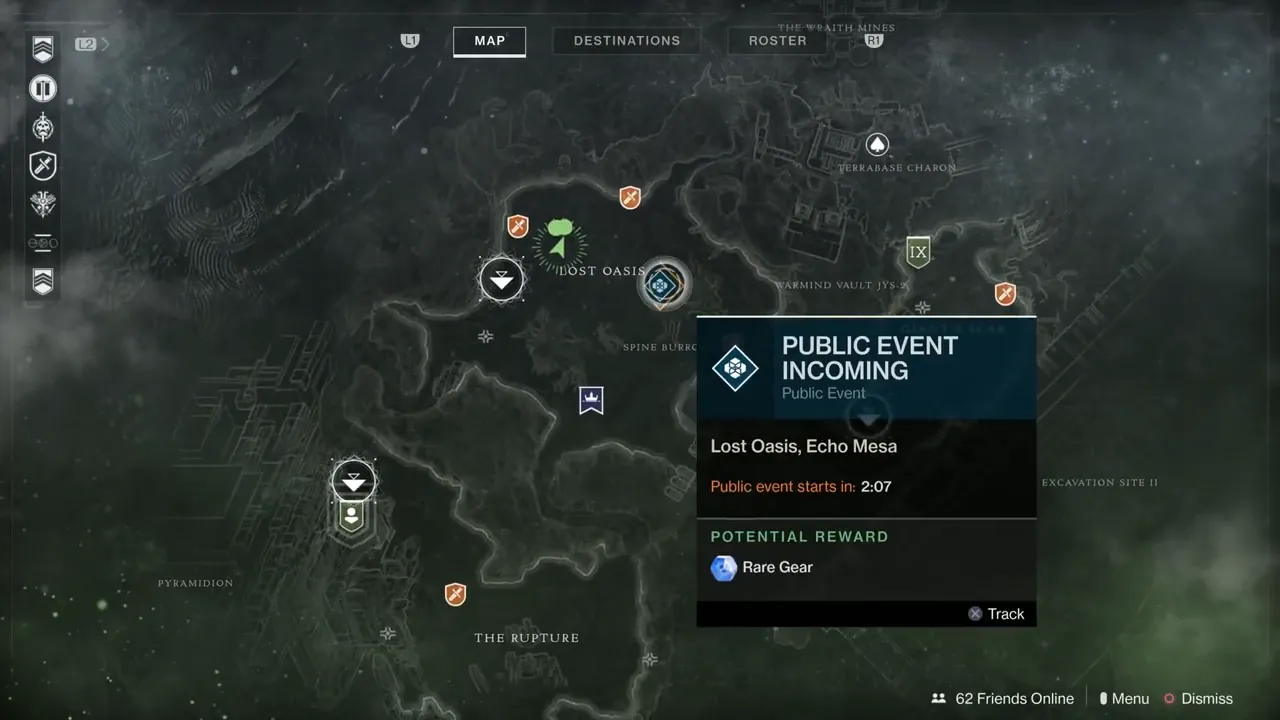Screen dimensions: 1280x720
Task: Click the crown banner flag icon mid-map
Action: pos(590,399)
